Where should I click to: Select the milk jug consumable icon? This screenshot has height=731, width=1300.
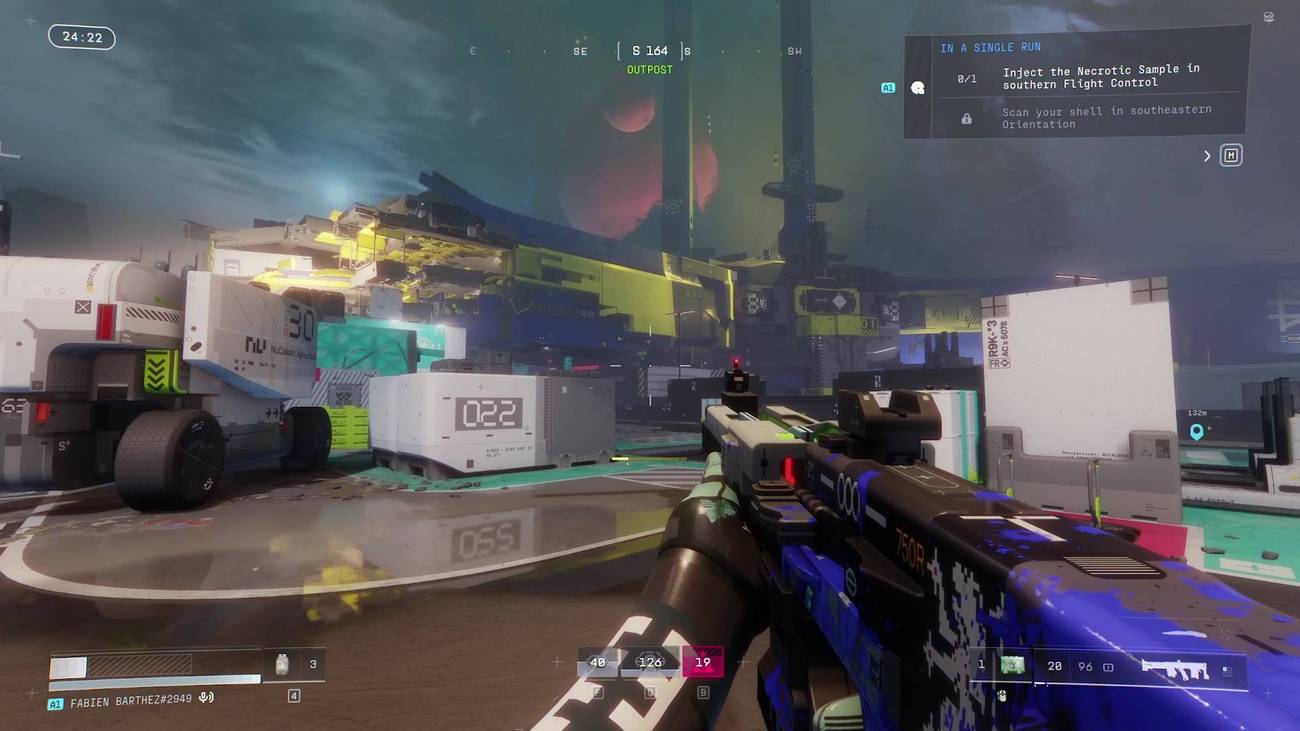click(x=282, y=663)
